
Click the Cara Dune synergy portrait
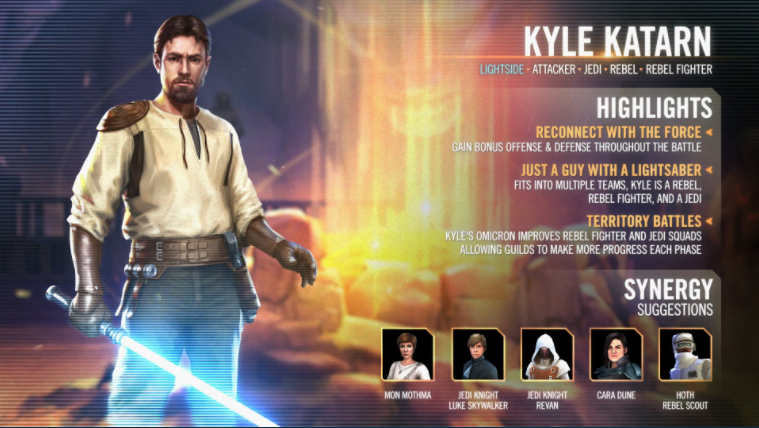[x=615, y=354]
